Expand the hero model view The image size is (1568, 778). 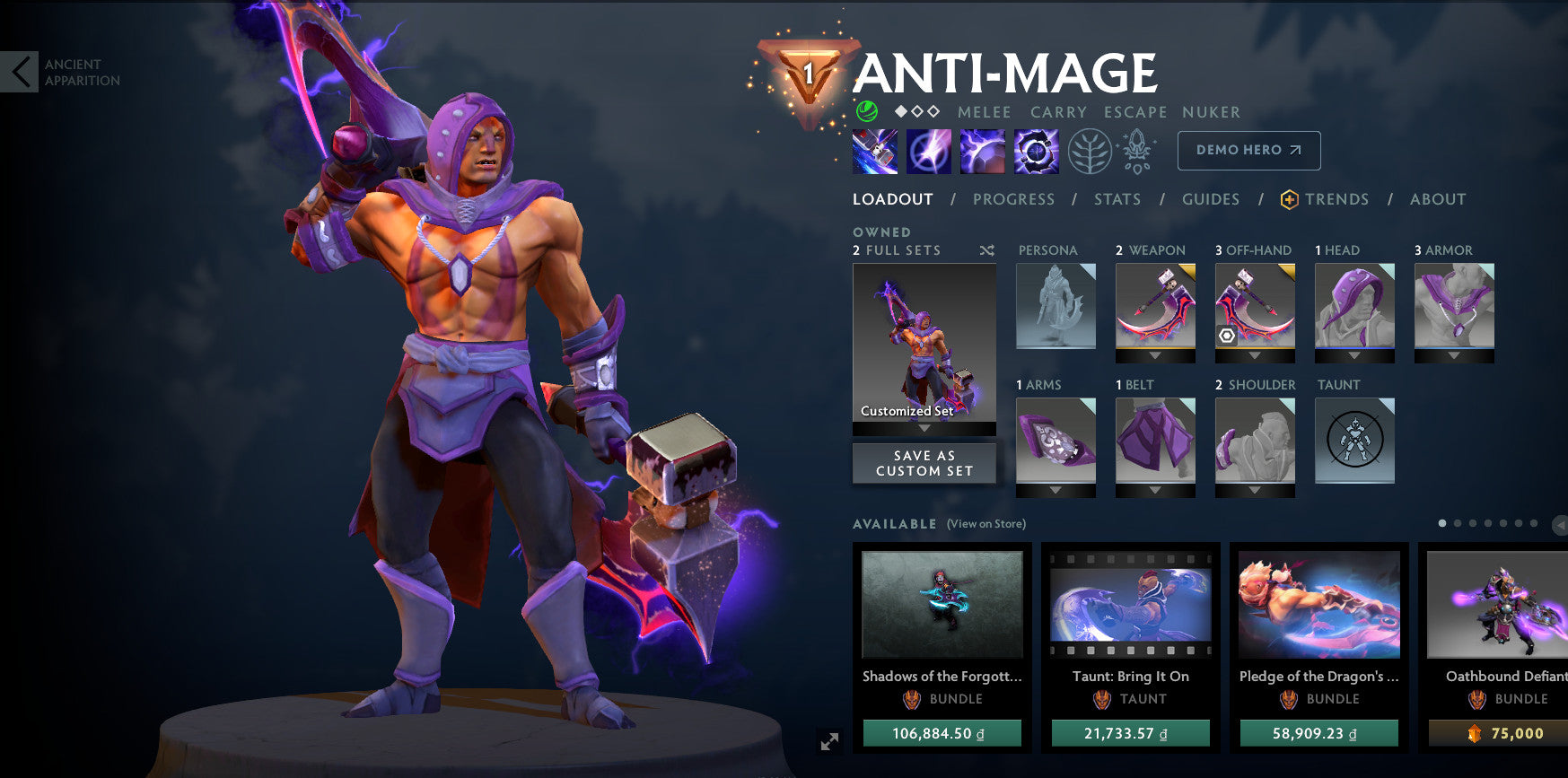pyautogui.click(x=829, y=741)
